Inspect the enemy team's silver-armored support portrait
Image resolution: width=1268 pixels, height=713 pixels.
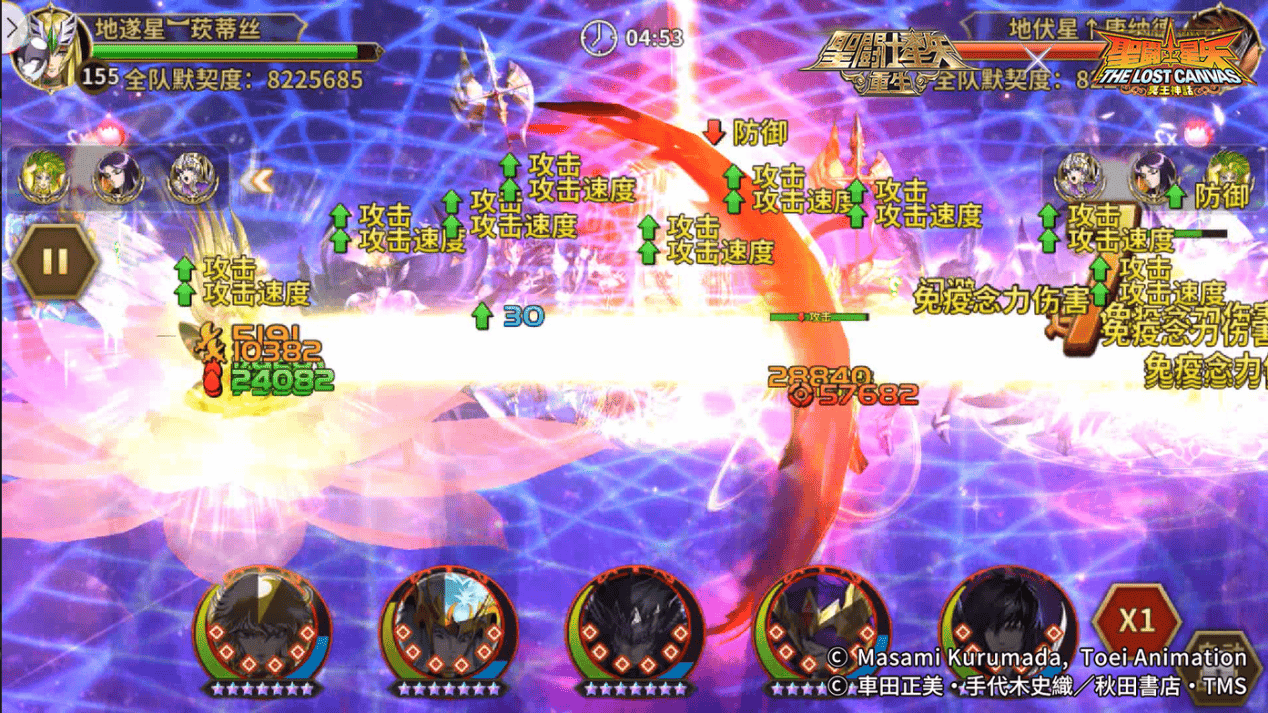1080,178
